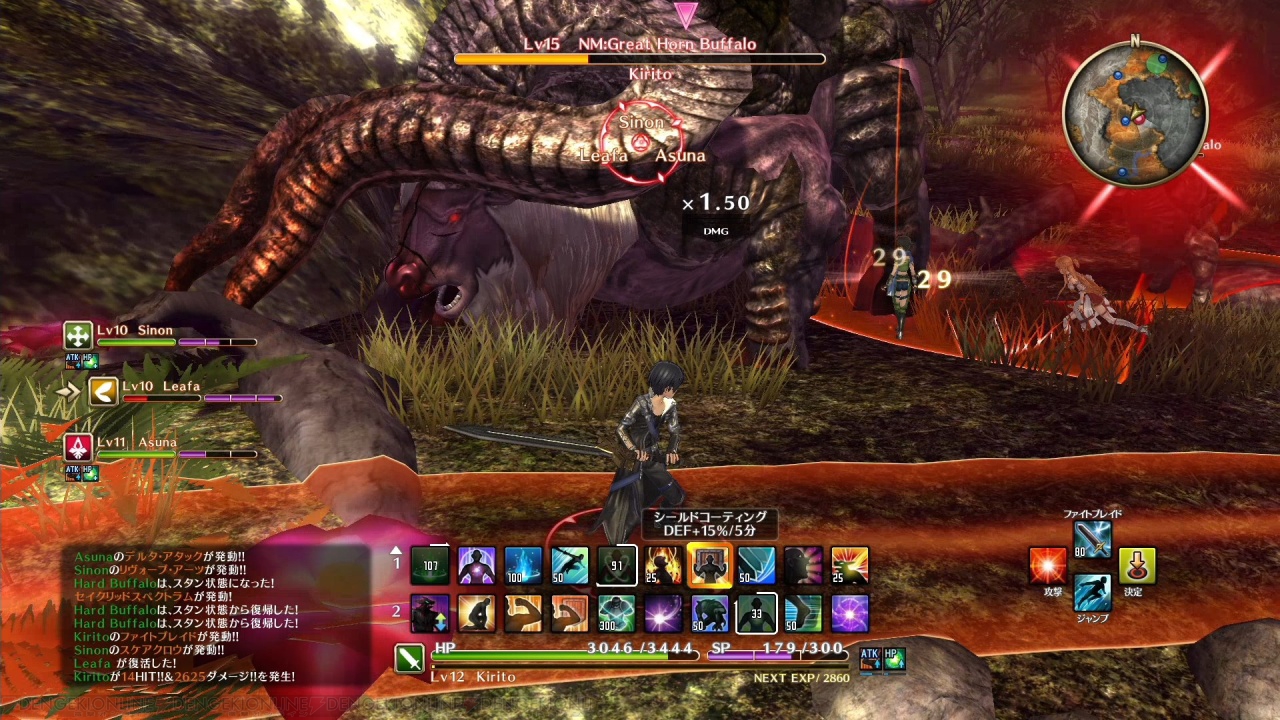1280x720 pixels.
Task: Choose the kicking leg skill icon
Action: point(803,613)
